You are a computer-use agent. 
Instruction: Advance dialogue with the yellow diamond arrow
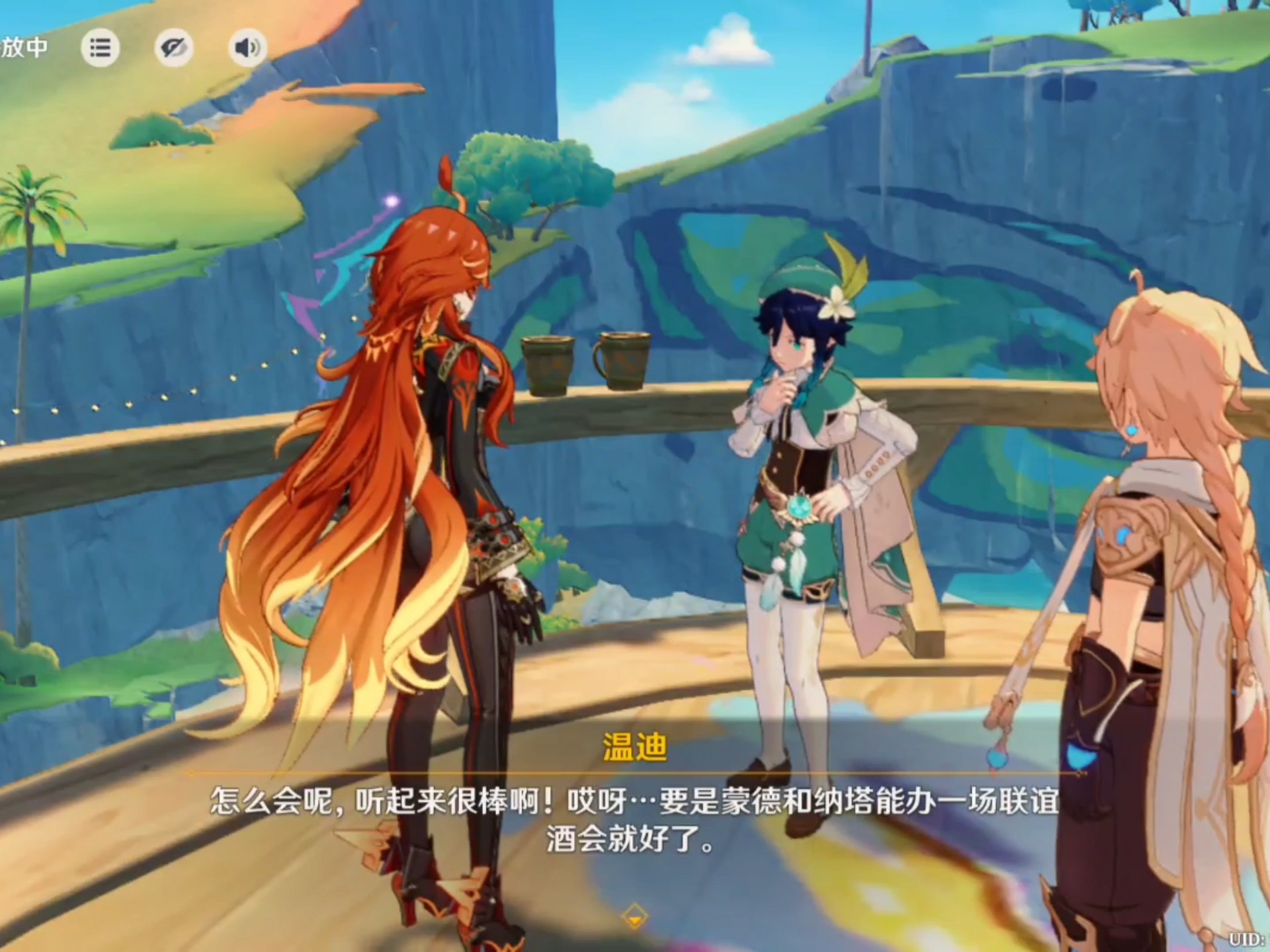pos(635,917)
